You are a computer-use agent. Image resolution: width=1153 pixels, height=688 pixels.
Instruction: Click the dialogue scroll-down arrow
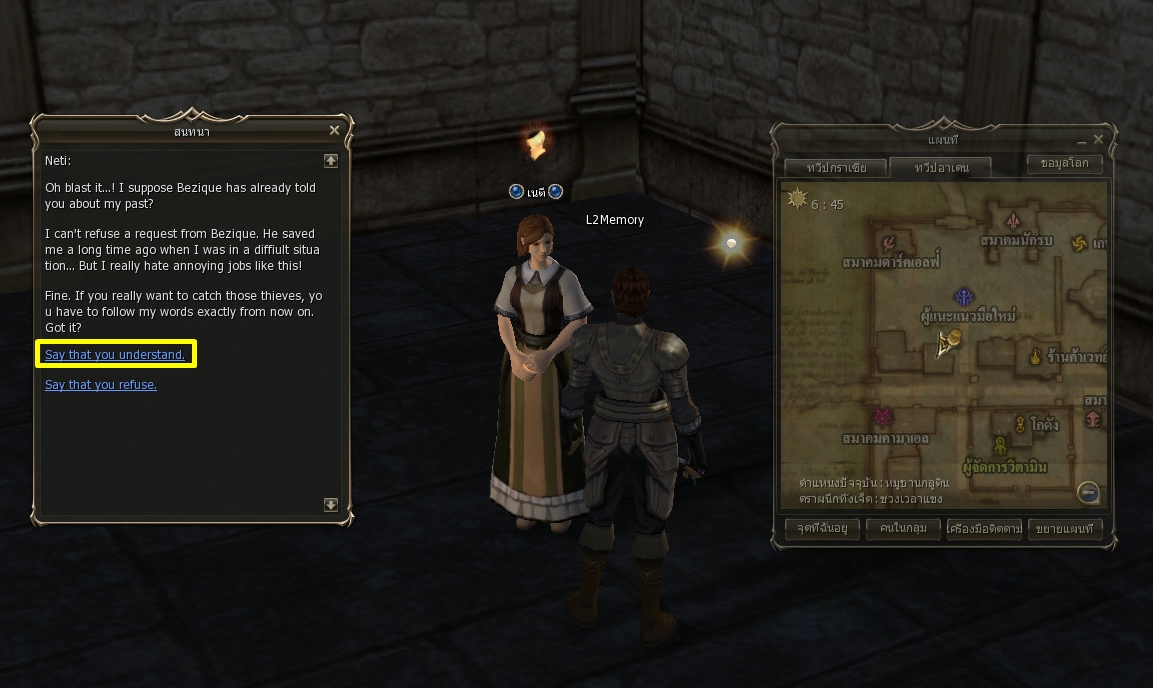331,505
